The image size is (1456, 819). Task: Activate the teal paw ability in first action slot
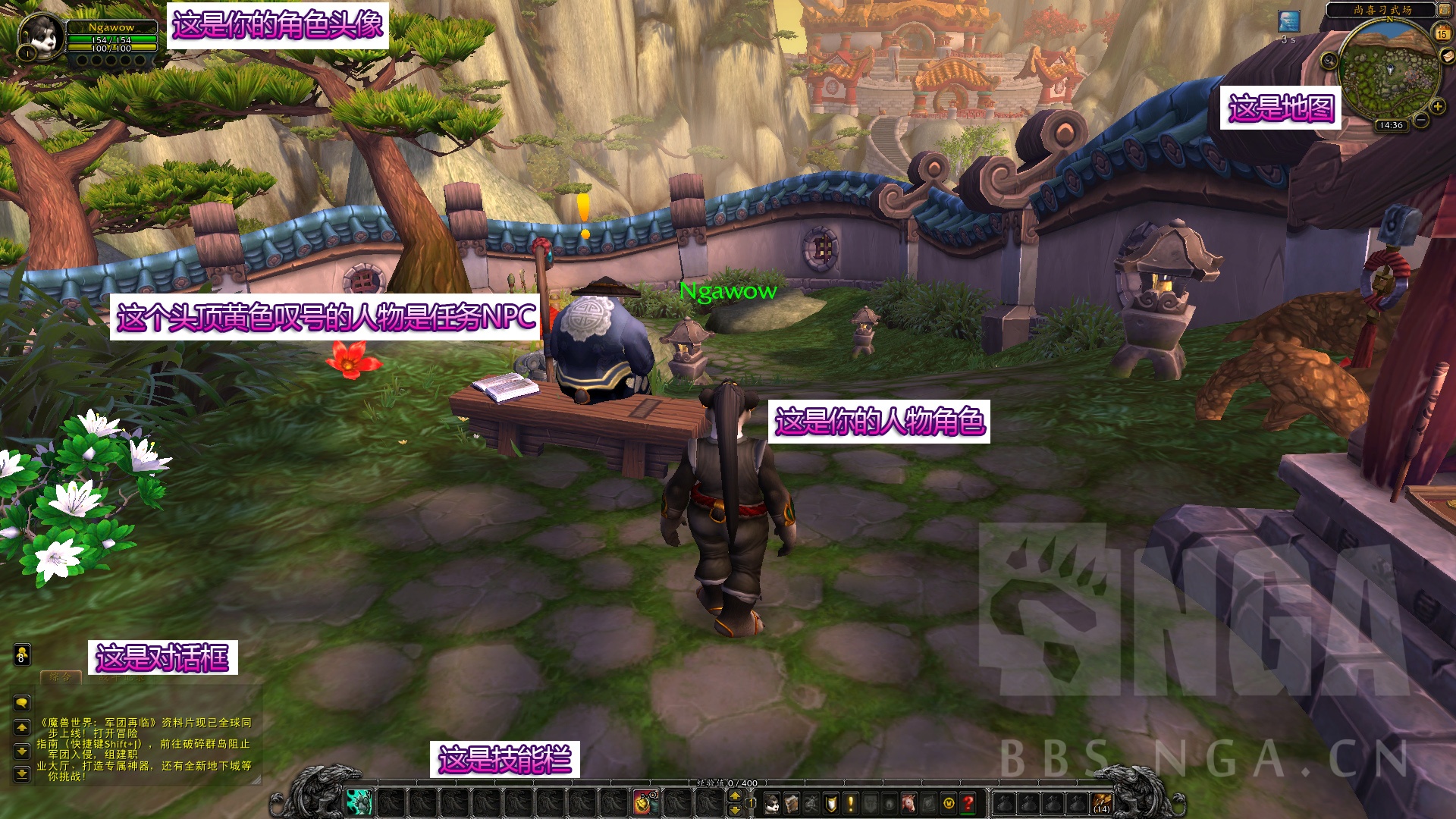tap(359, 802)
